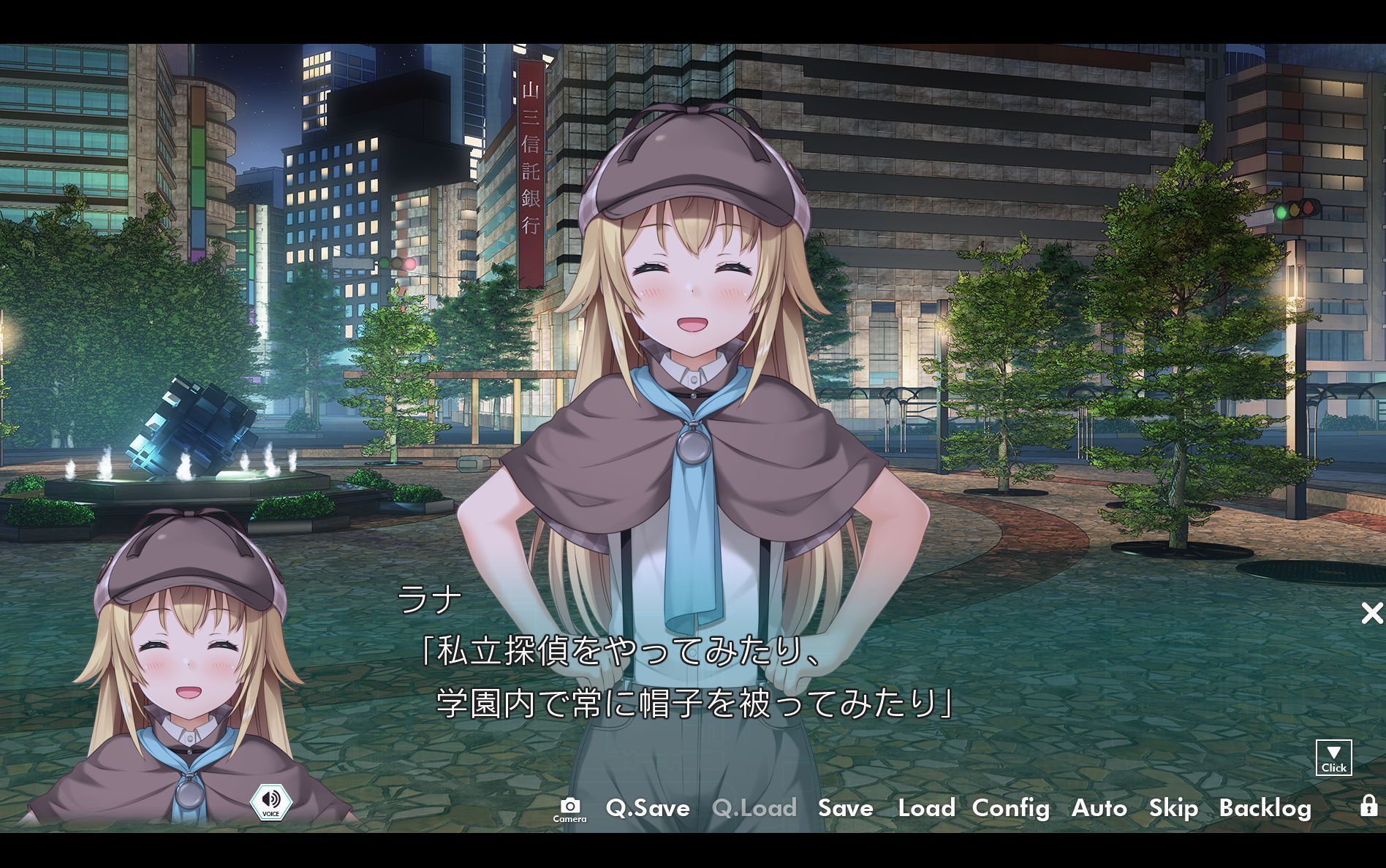
Task: Select the grayed-out Q.Load option
Action: point(756,809)
